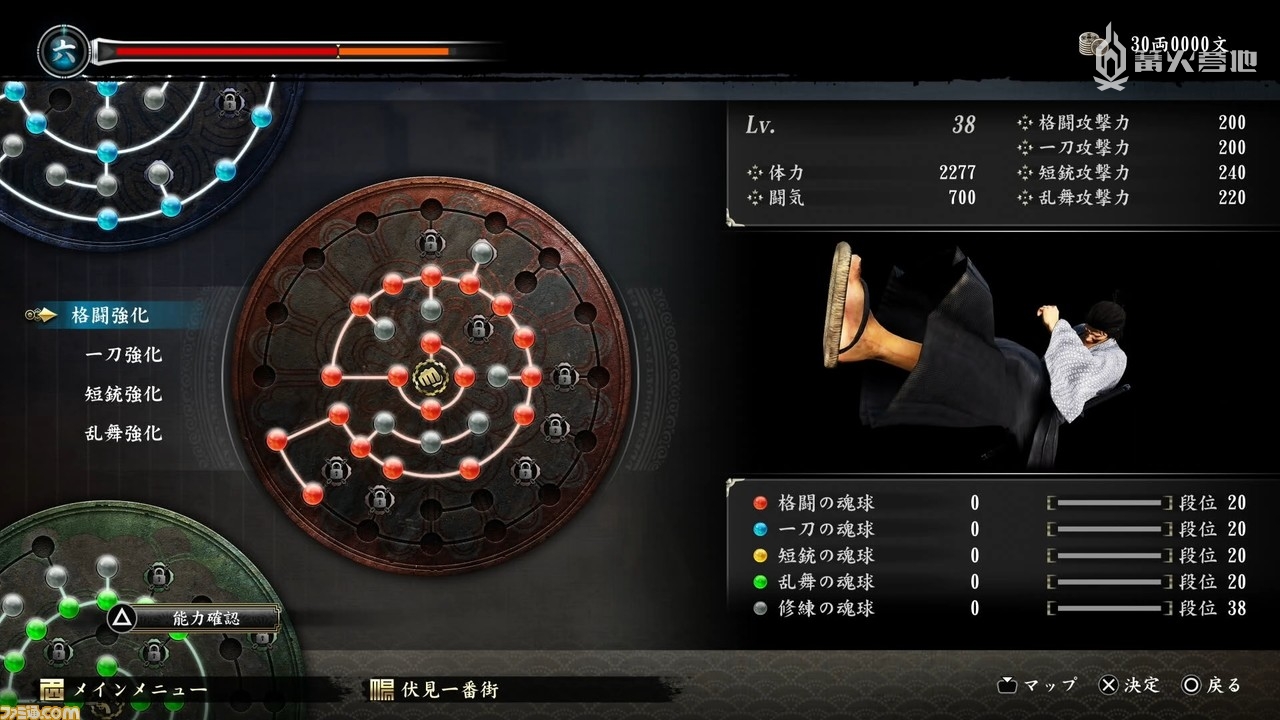Switch to the 乱舞強化 category
The height and width of the screenshot is (720, 1280).
123,434
